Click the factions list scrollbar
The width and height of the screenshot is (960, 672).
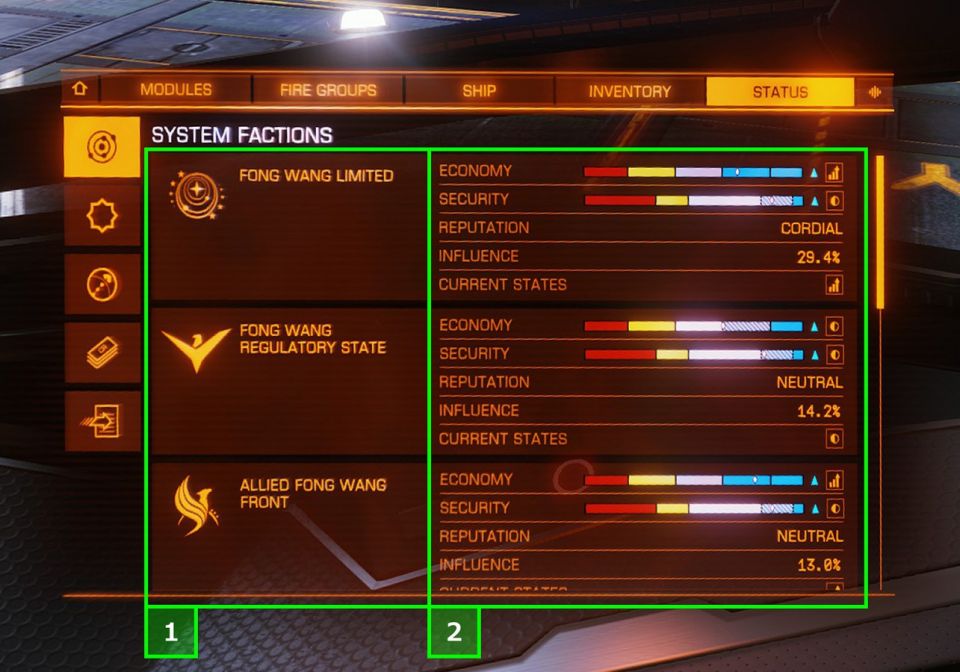(x=880, y=232)
